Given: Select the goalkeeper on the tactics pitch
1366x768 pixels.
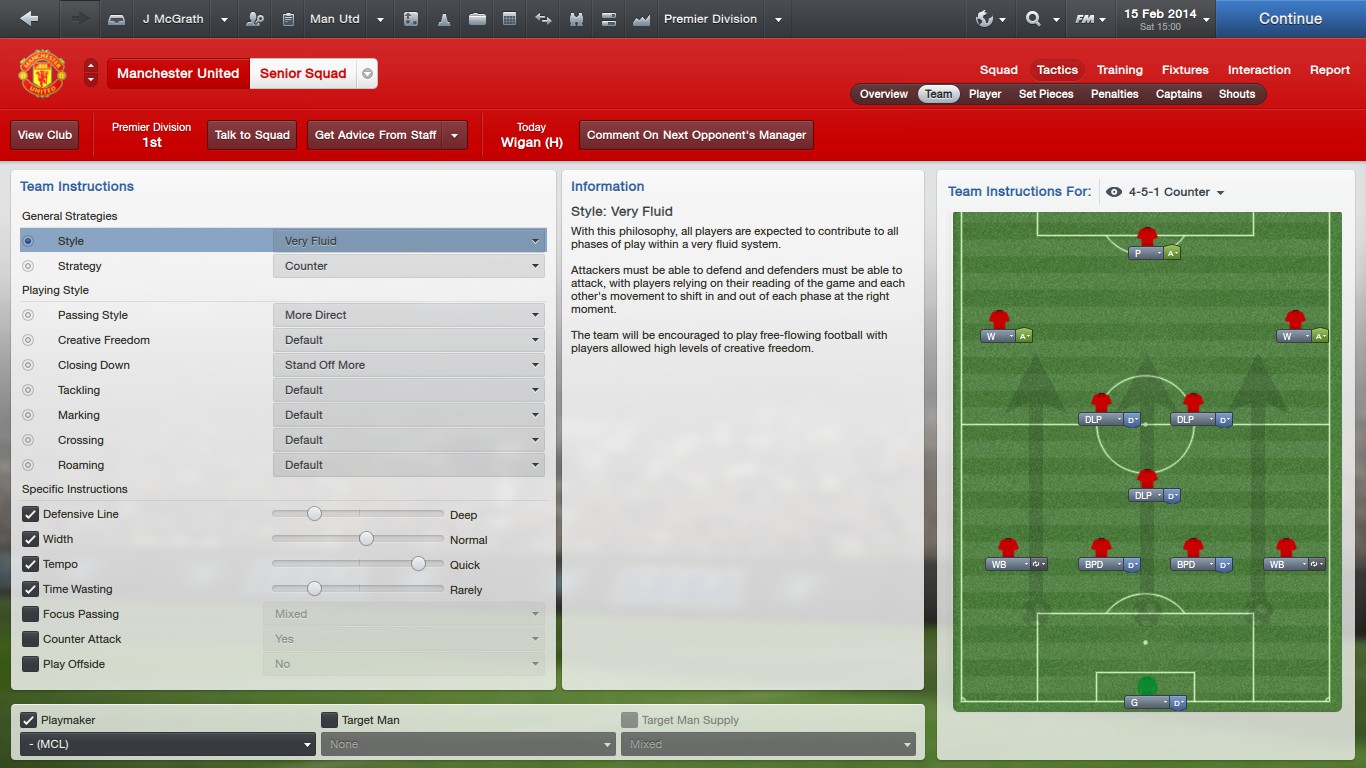Looking at the screenshot, I should (x=1147, y=687).
